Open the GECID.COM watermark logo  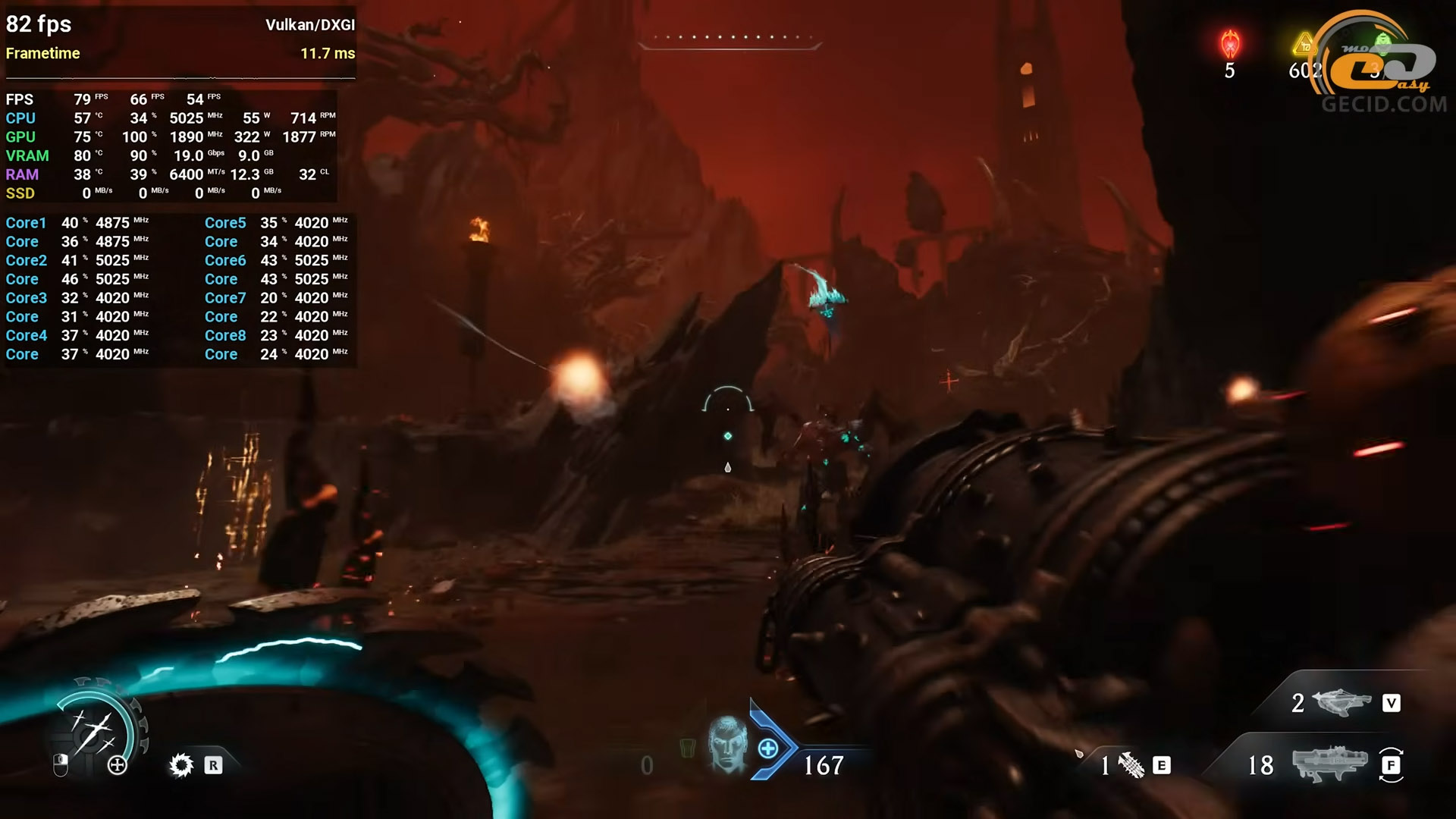(x=1383, y=68)
